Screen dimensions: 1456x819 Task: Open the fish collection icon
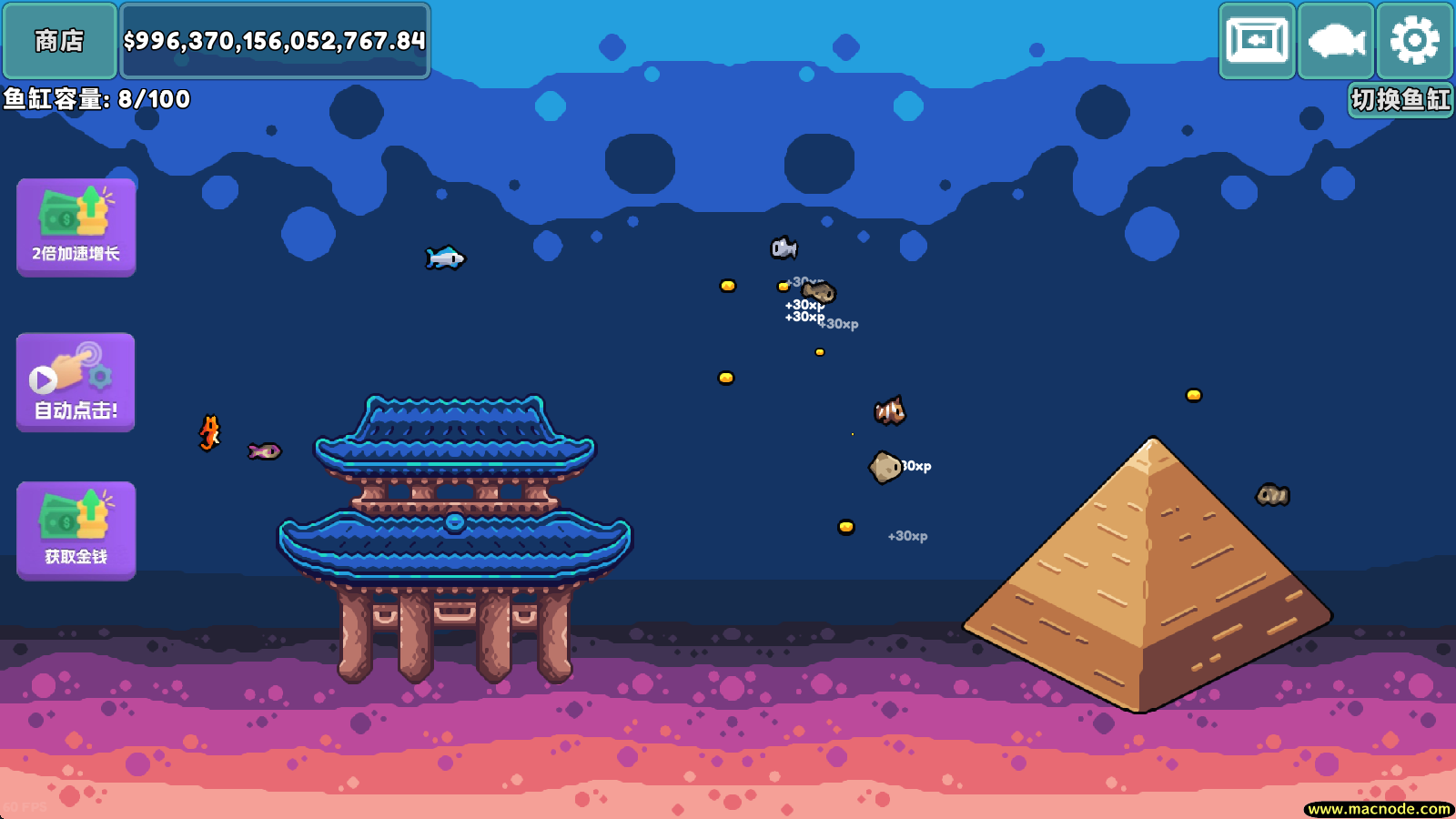[x=1336, y=41]
